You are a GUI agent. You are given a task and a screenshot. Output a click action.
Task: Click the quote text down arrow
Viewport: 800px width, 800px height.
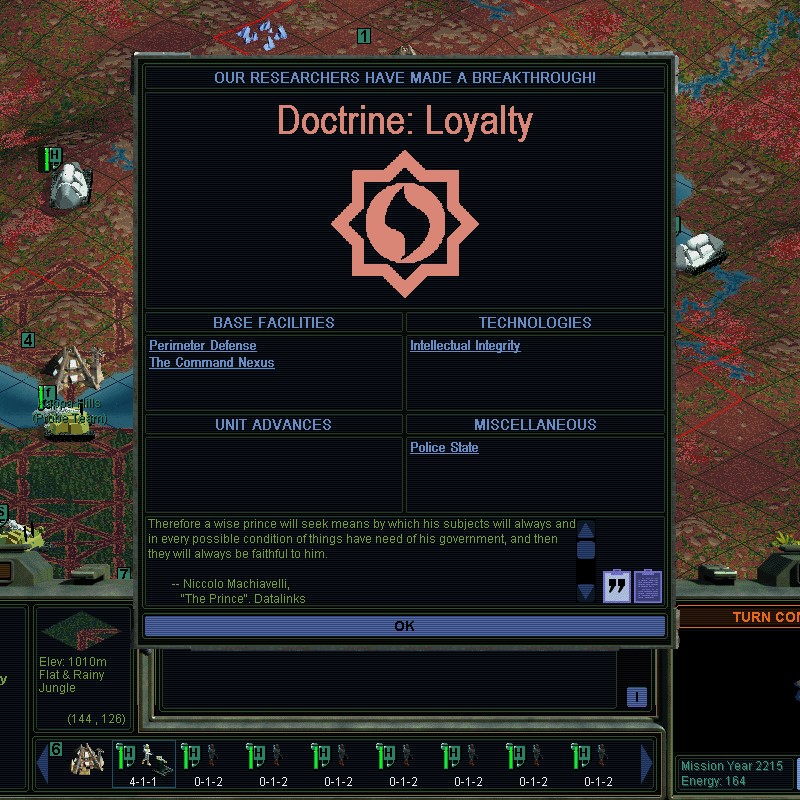click(x=586, y=592)
